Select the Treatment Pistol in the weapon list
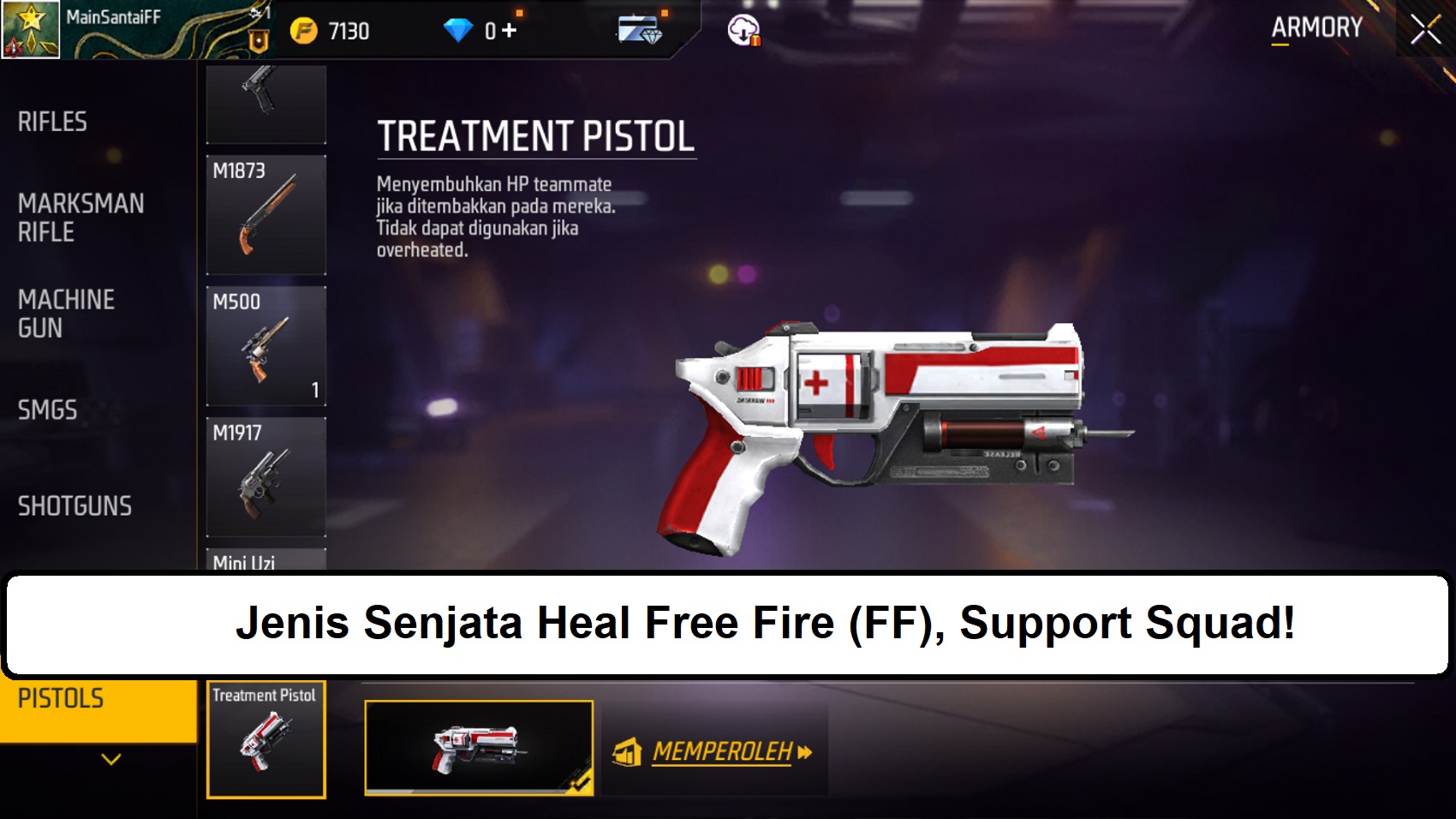1456x819 pixels. tap(266, 737)
